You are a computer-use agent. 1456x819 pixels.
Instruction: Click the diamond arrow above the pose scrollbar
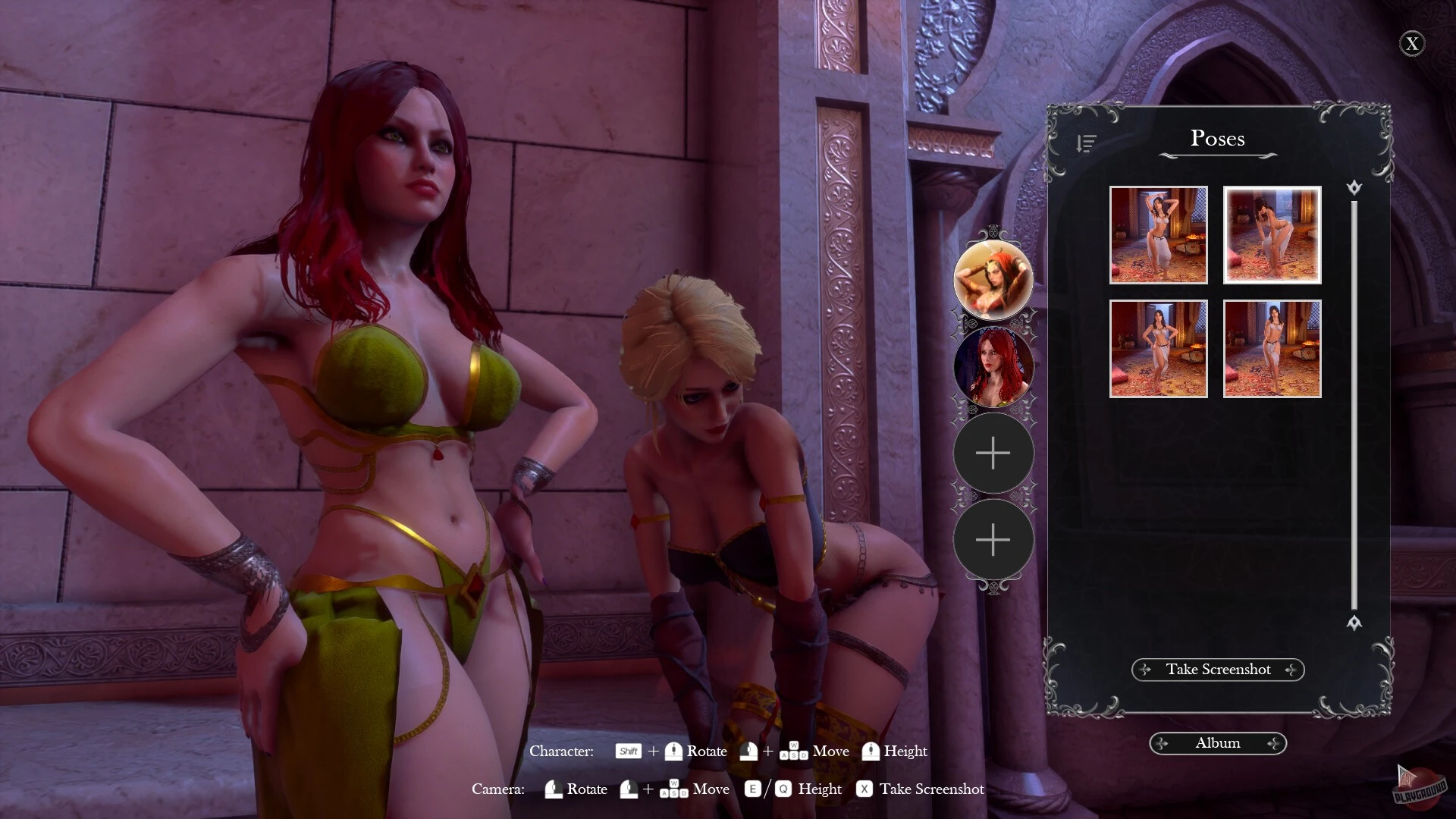coord(1355,187)
